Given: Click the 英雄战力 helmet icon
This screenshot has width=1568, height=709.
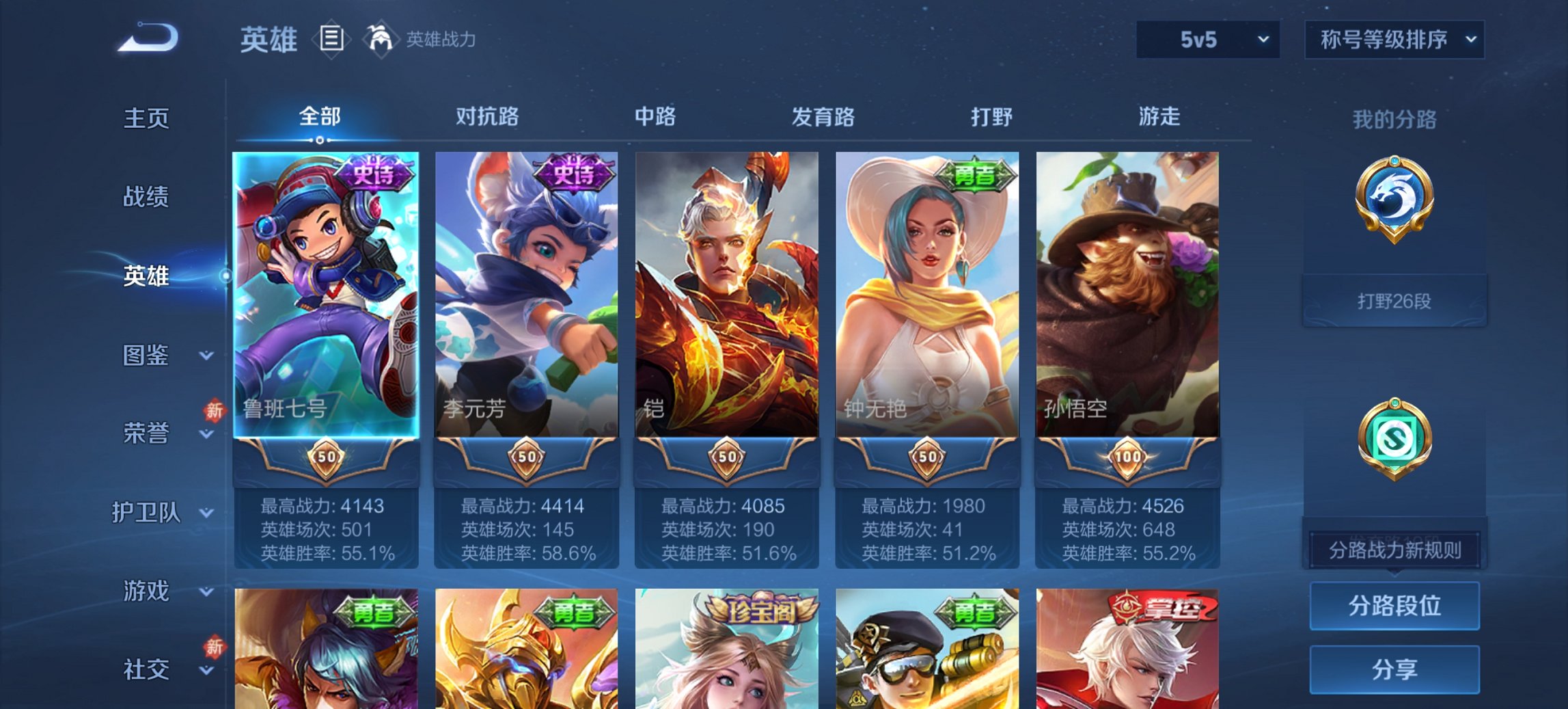Looking at the screenshot, I should (x=381, y=40).
